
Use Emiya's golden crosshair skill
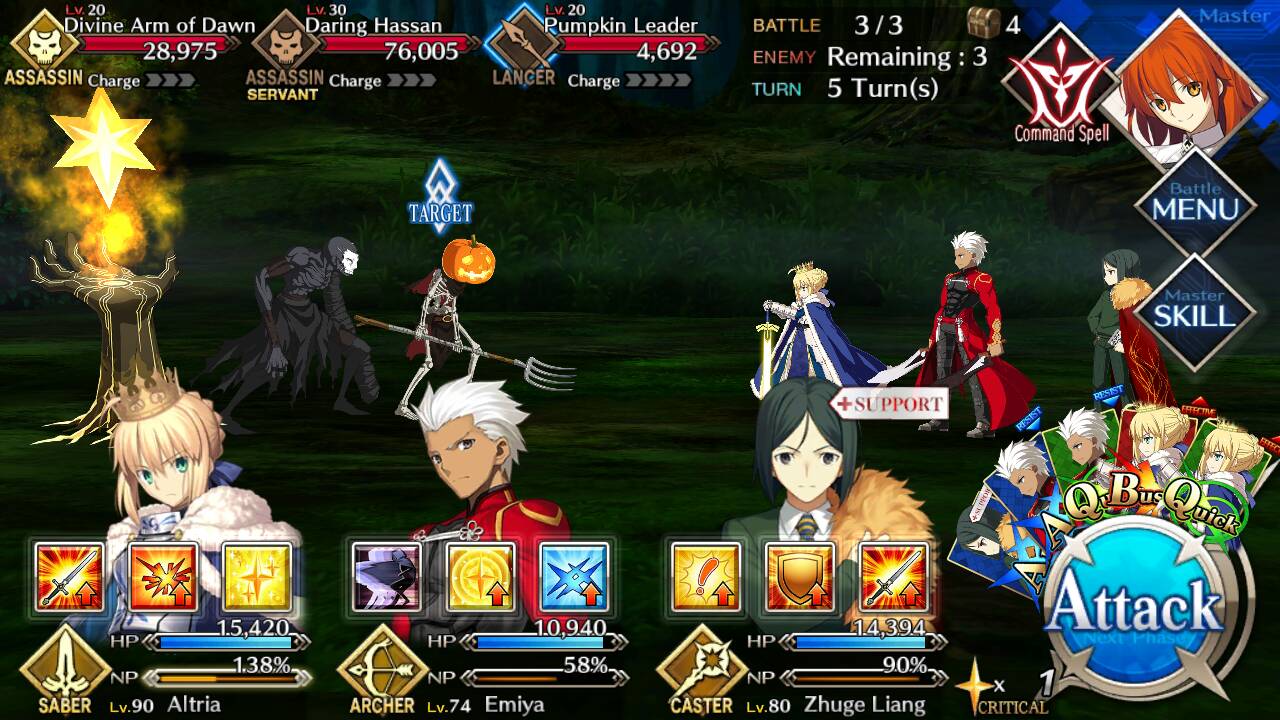tap(481, 577)
